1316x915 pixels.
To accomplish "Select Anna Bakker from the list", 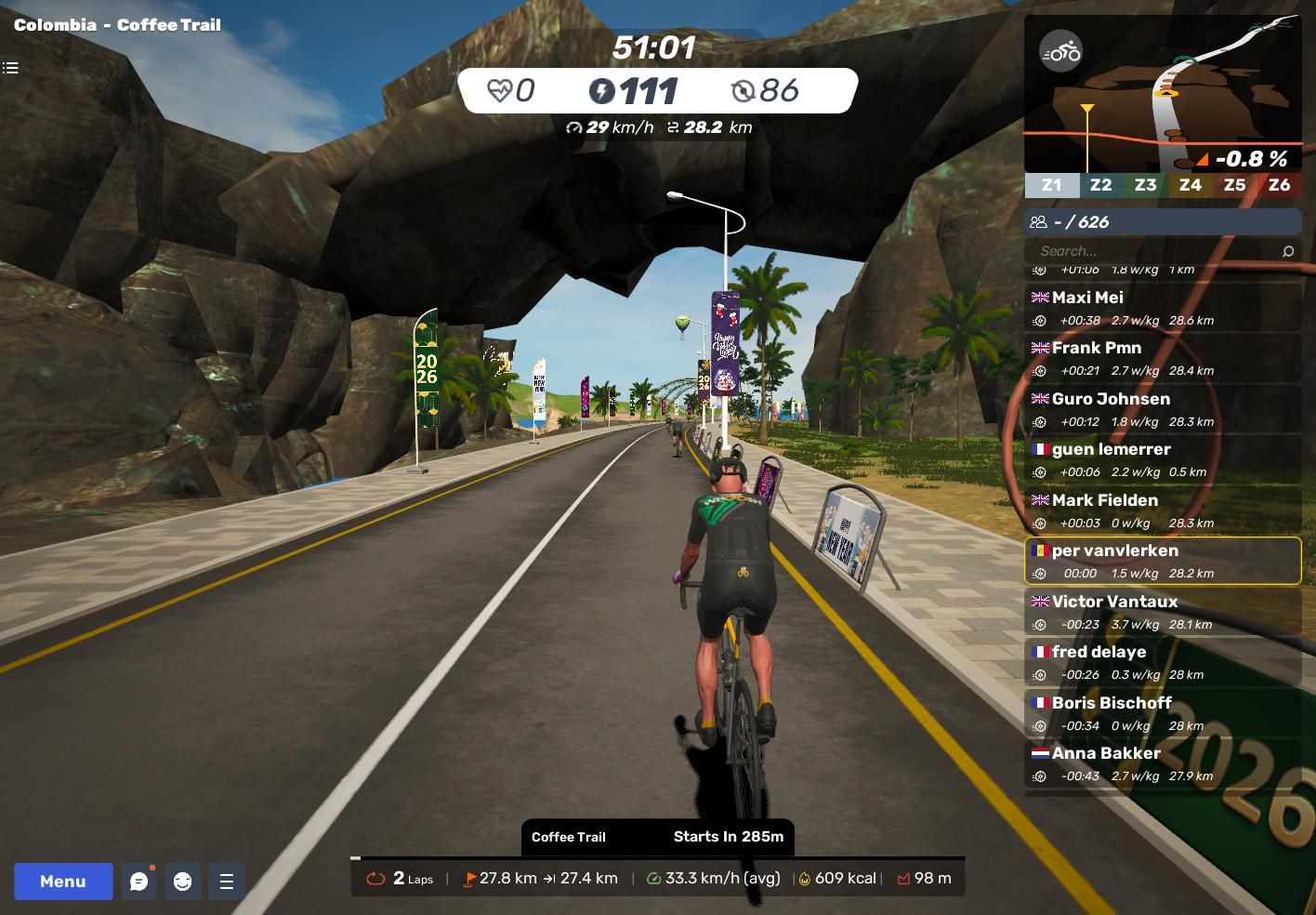I will pyautogui.click(x=1162, y=763).
